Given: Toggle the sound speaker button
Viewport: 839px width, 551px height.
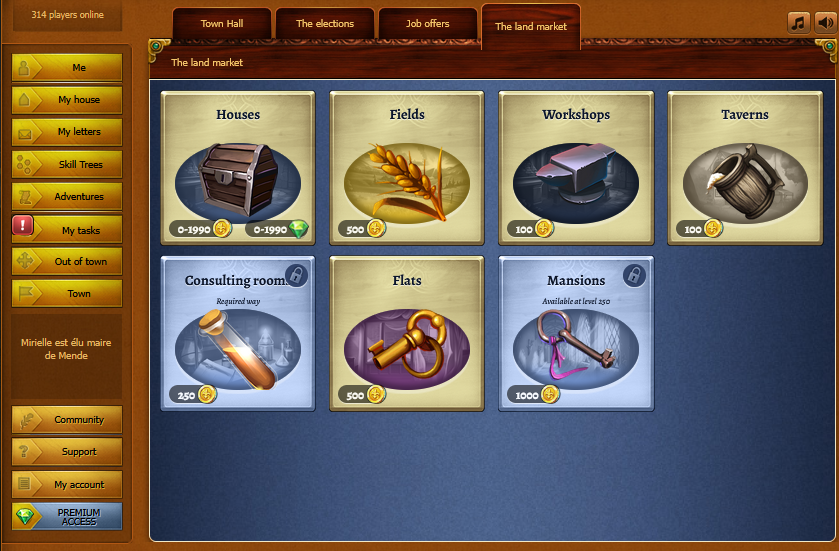Looking at the screenshot, I should click(x=825, y=23).
